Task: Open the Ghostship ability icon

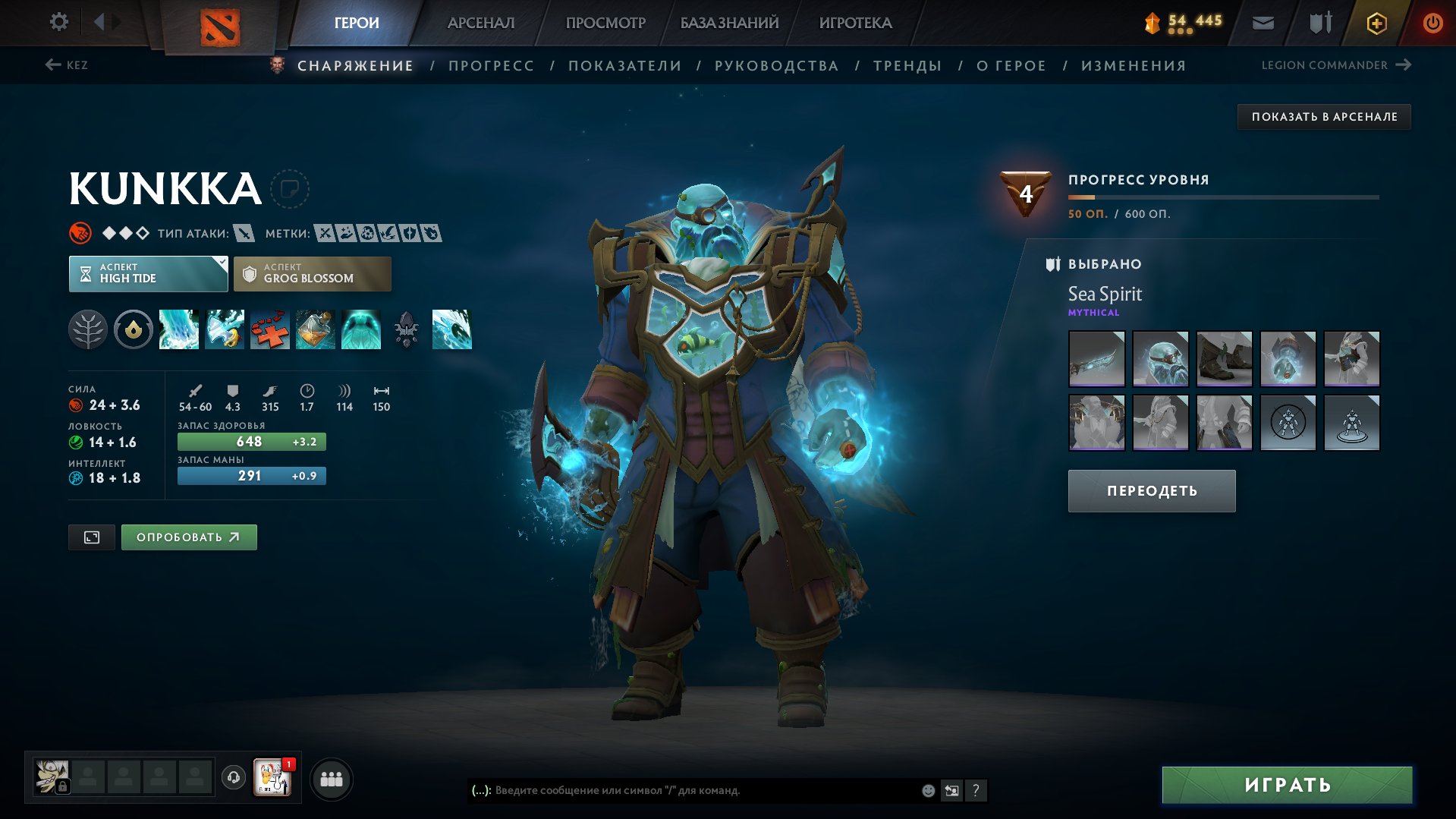Action: (x=360, y=329)
